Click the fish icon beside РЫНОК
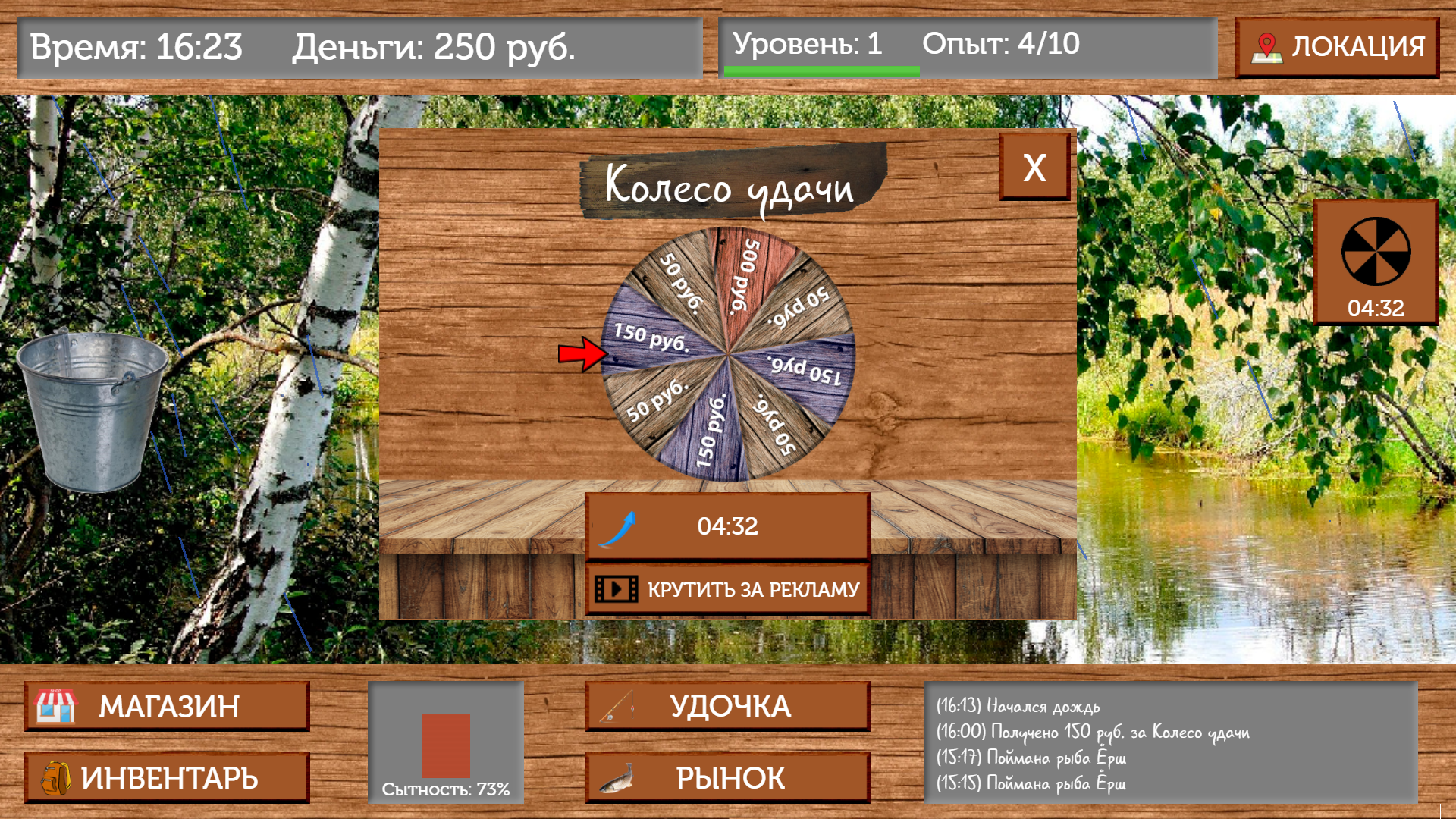The image size is (1456, 819). click(616, 778)
